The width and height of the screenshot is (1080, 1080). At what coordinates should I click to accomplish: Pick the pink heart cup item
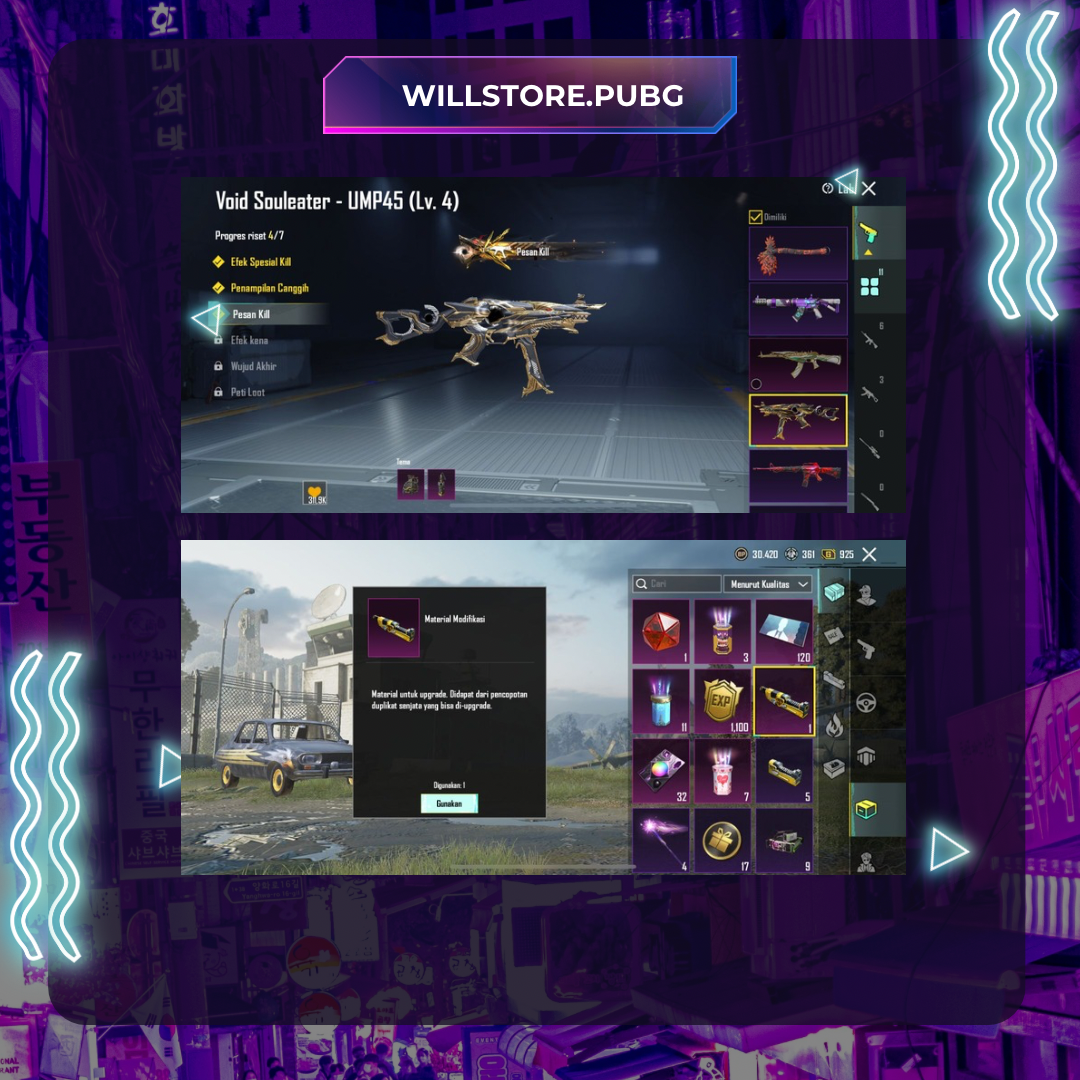pos(722,769)
